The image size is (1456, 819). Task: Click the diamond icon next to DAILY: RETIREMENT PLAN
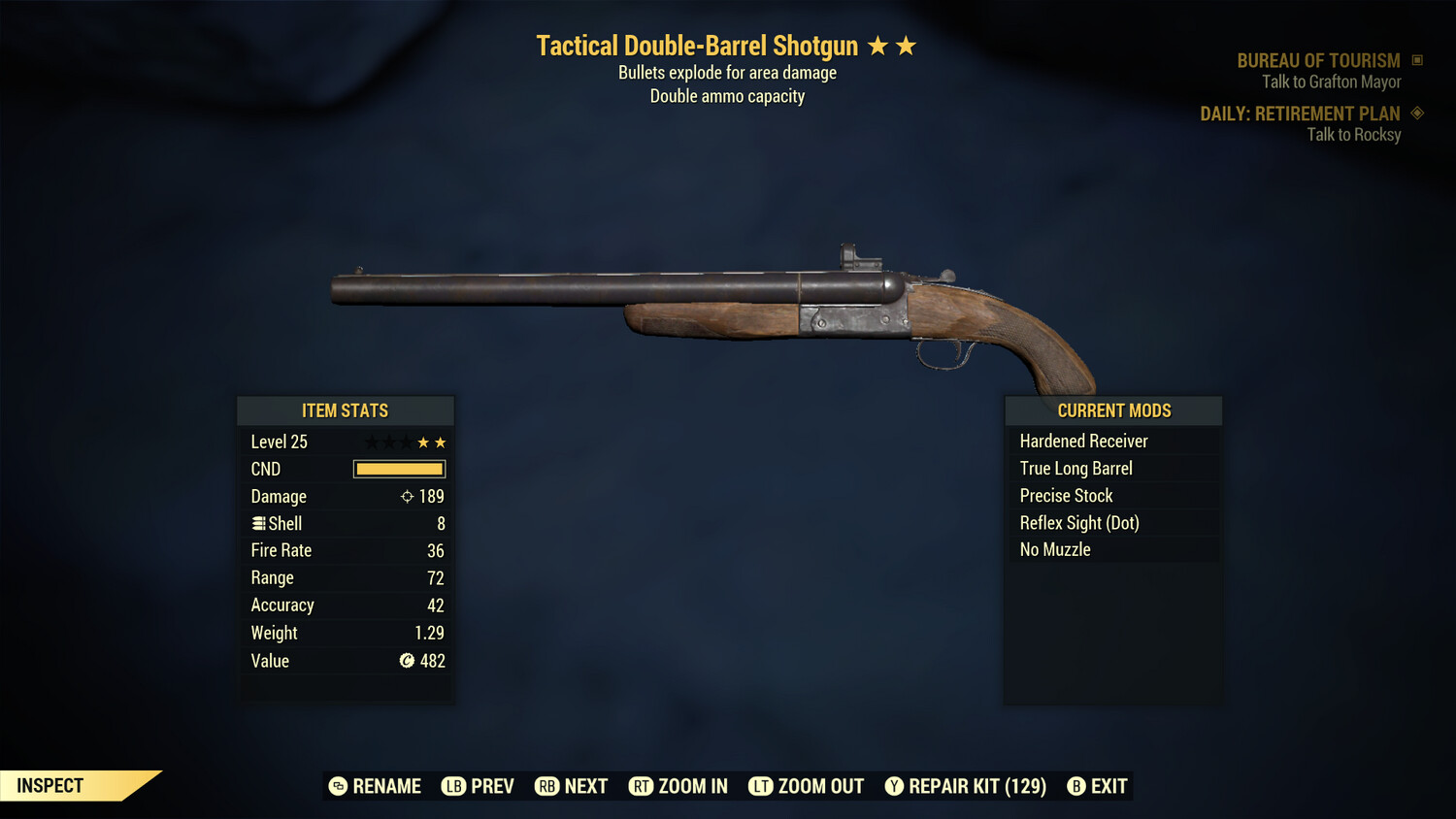click(1417, 114)
